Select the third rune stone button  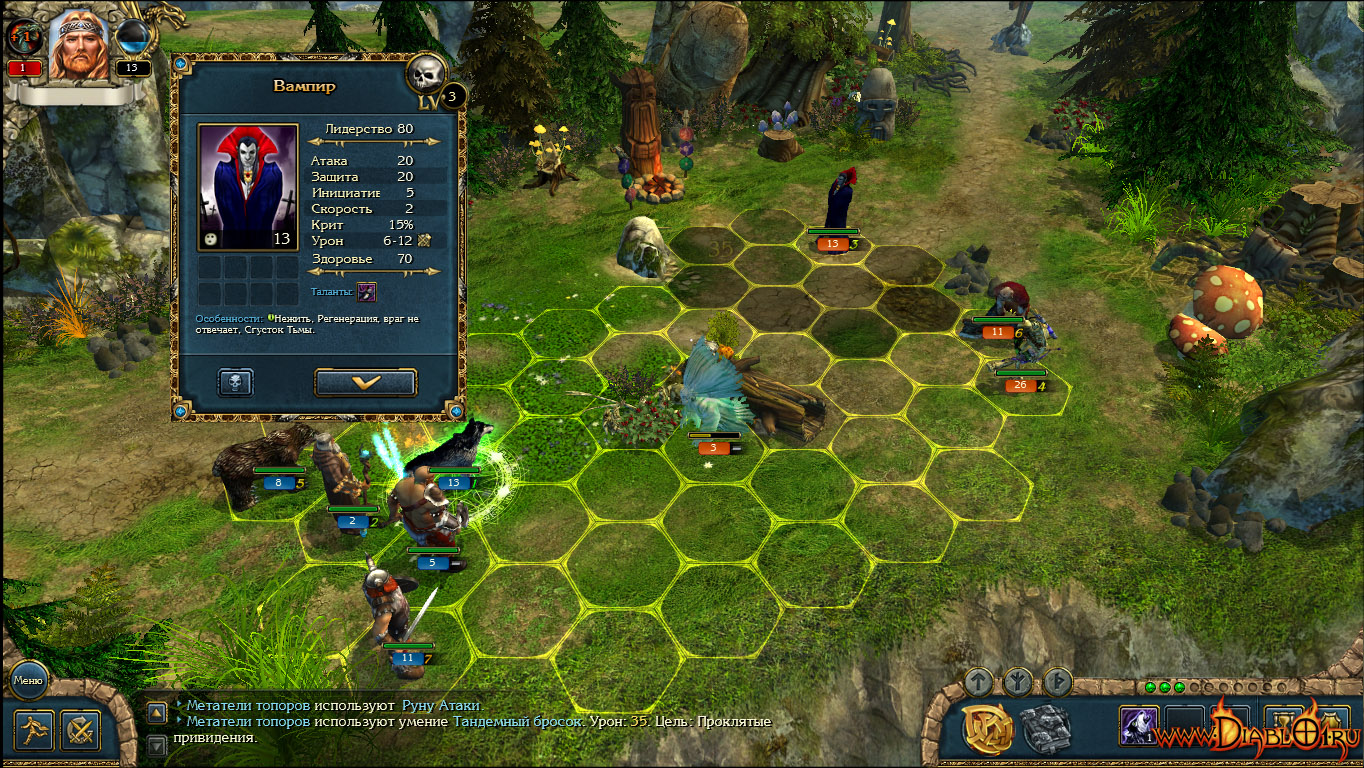[x=1057, y=682]
